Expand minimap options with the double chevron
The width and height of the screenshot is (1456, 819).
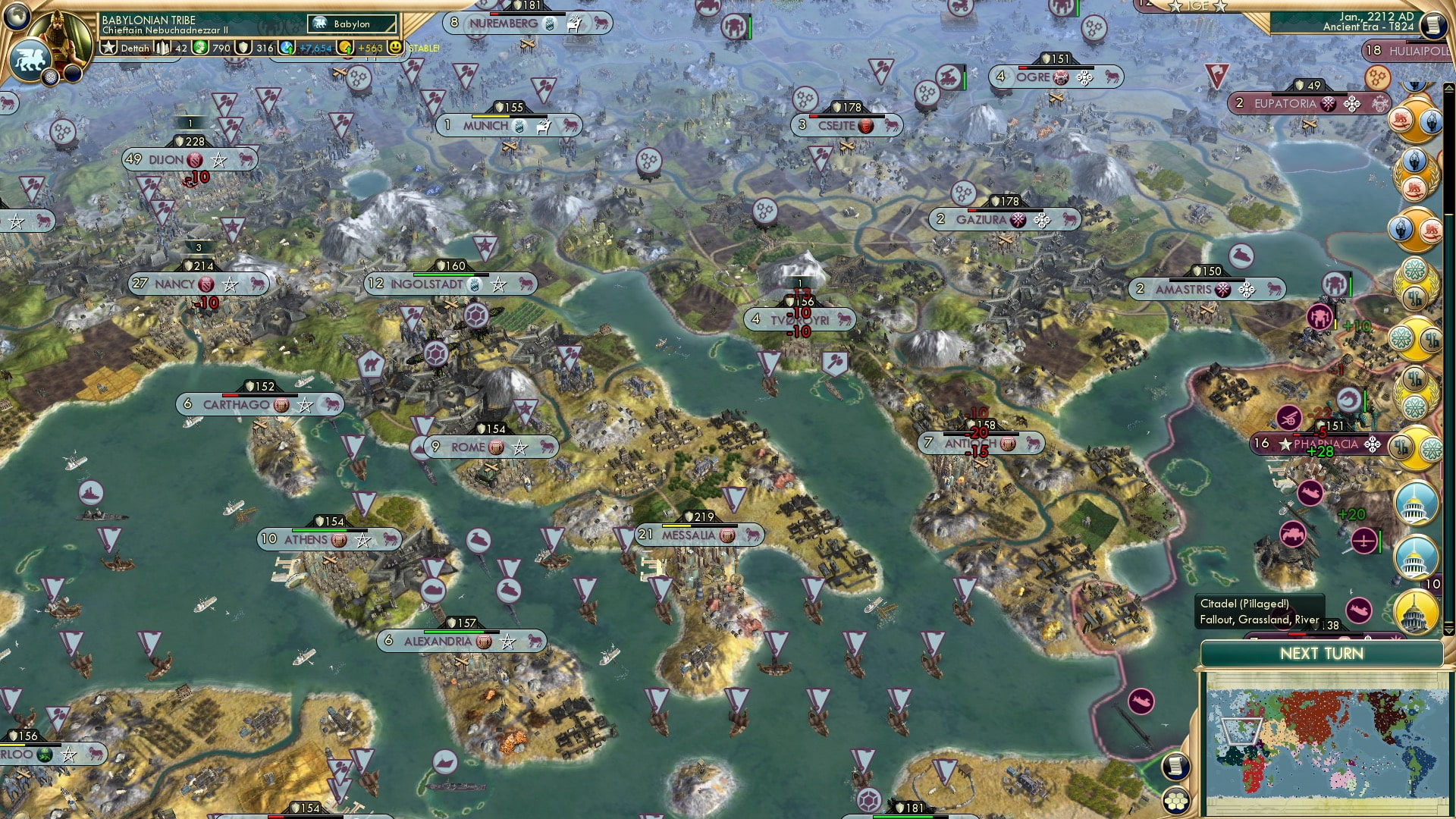tap(1448, 630)
